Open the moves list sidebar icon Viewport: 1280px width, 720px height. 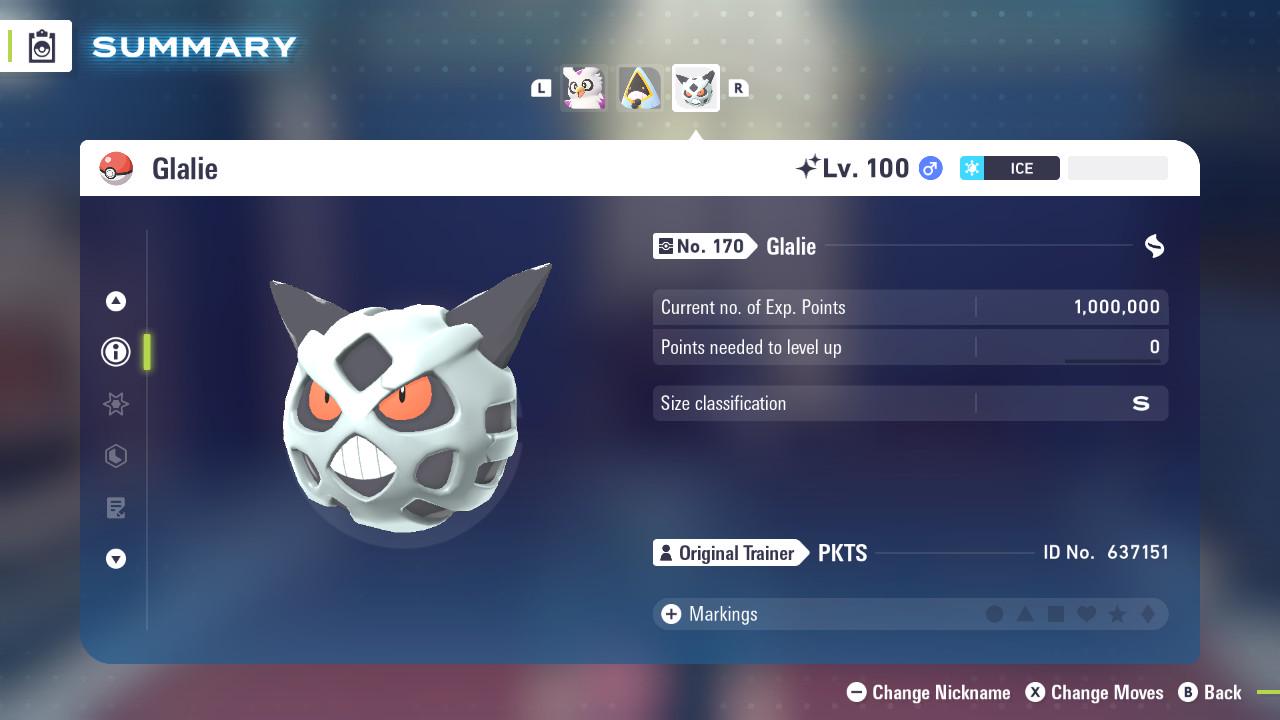[x=115, y=508]
